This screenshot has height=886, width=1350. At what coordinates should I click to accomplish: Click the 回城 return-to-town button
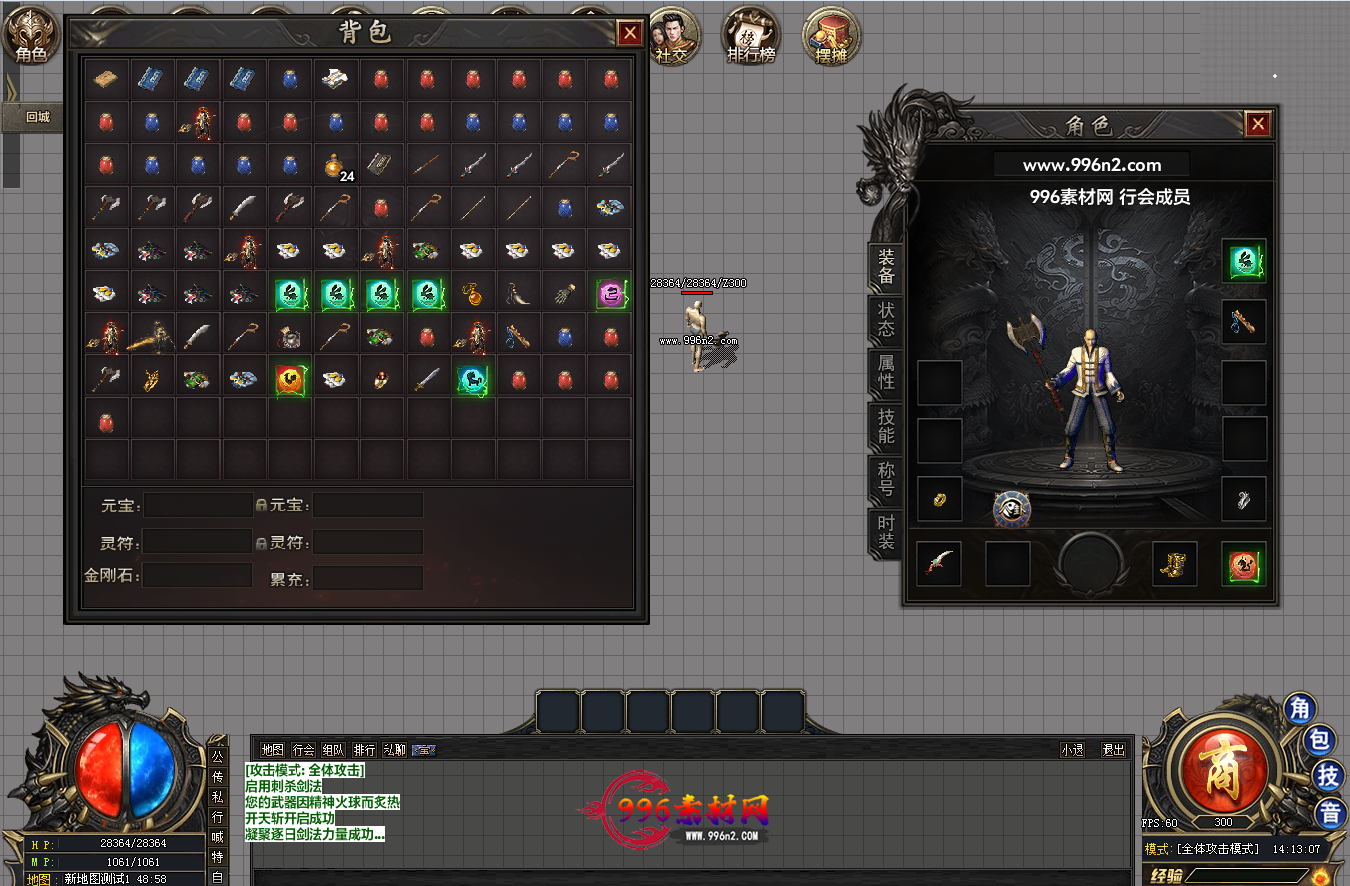38,117
